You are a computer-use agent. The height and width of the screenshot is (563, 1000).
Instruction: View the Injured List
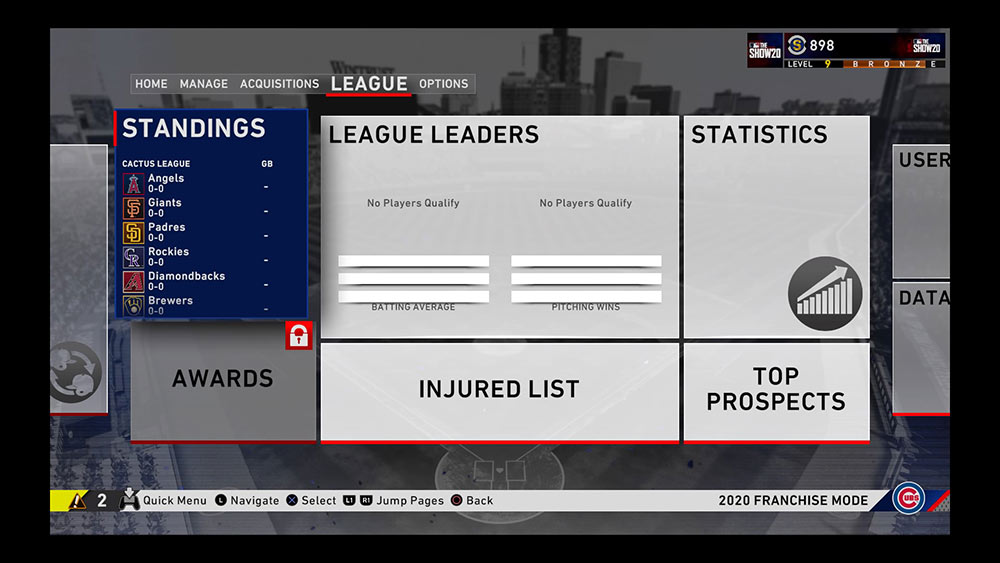pyautogui.click(x=499, y=390)
